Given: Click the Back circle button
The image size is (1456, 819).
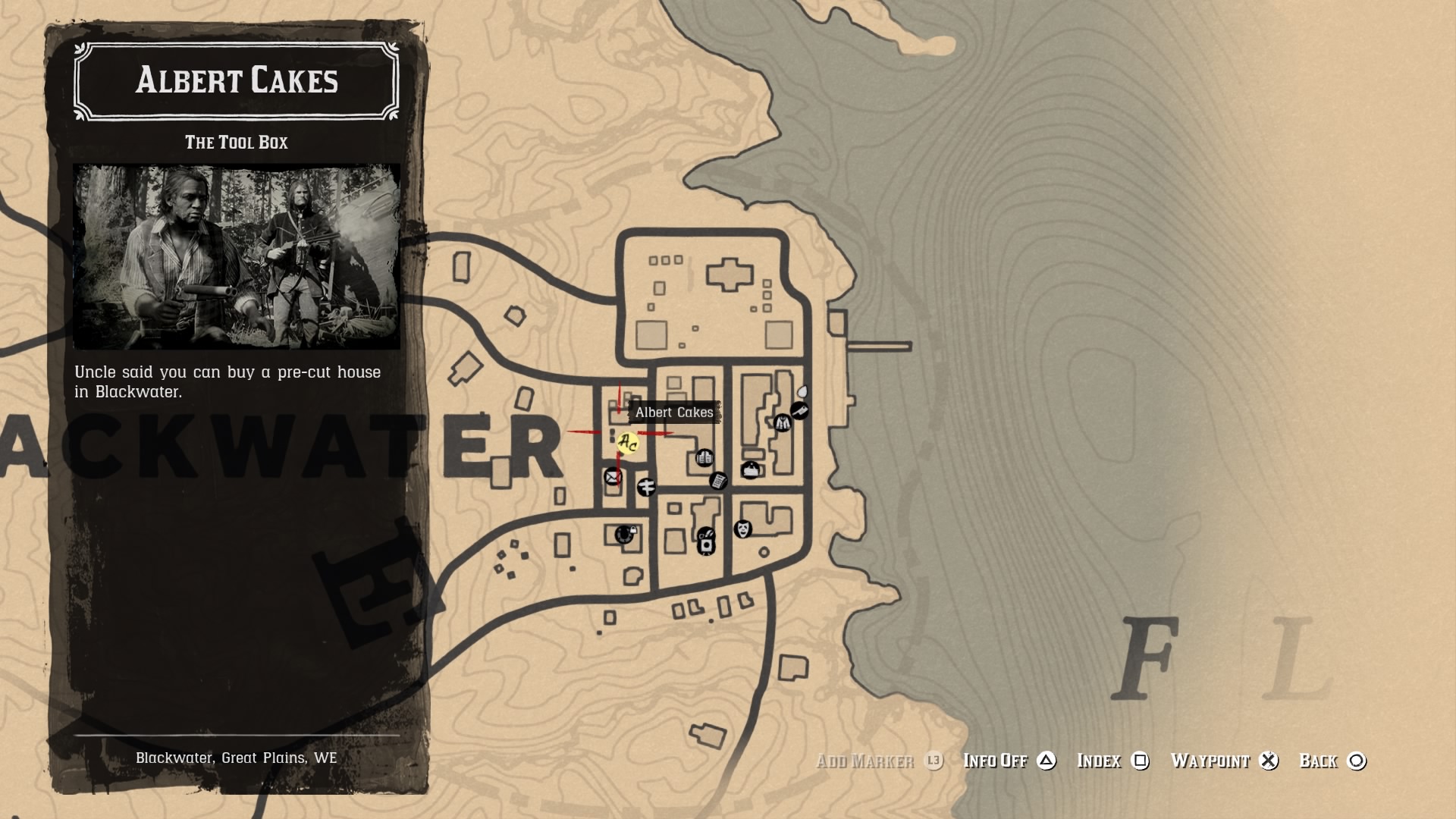Looking at the screenshot, I should tap(1335, 761).
